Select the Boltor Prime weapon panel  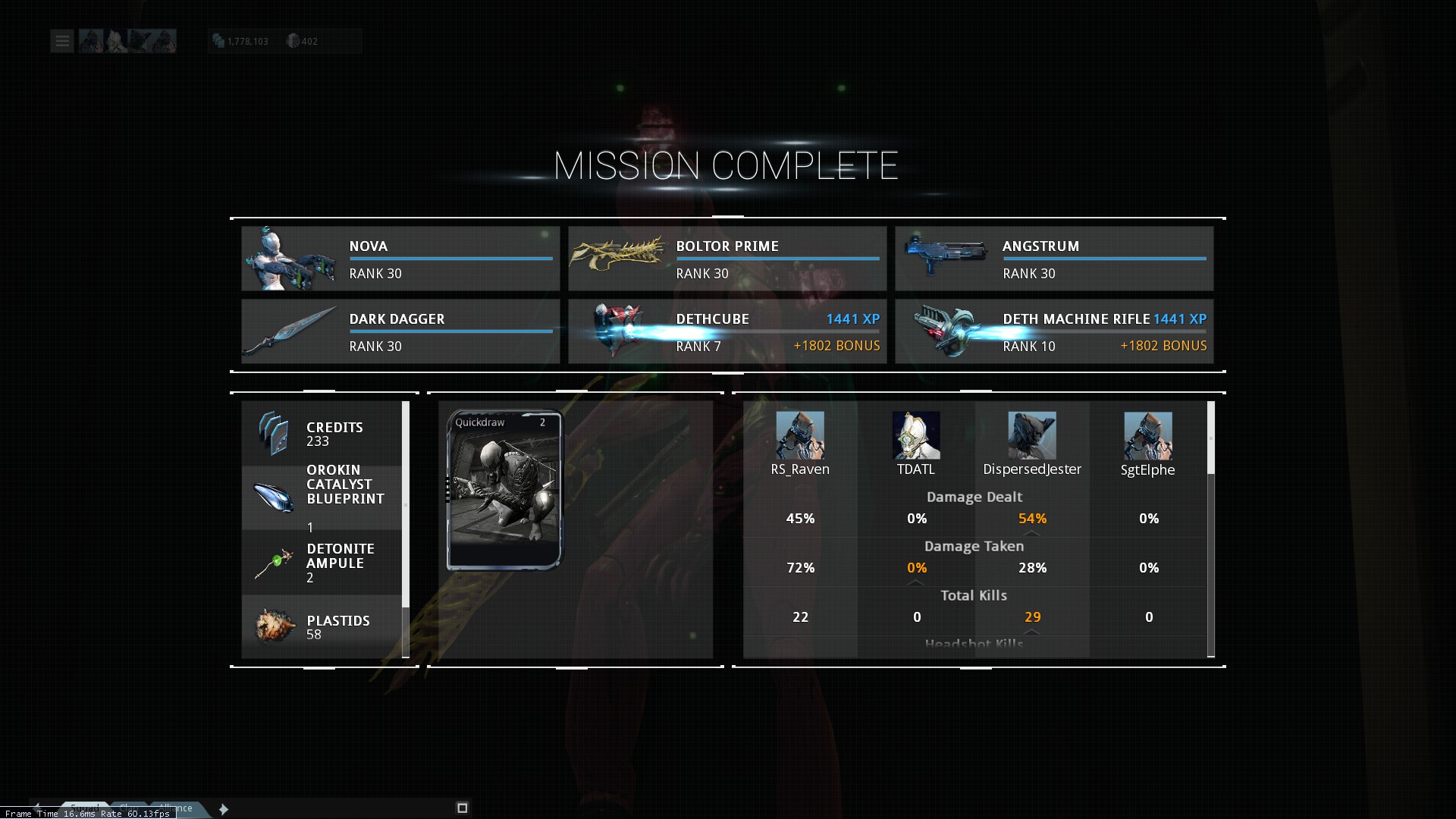coord(726,259)
